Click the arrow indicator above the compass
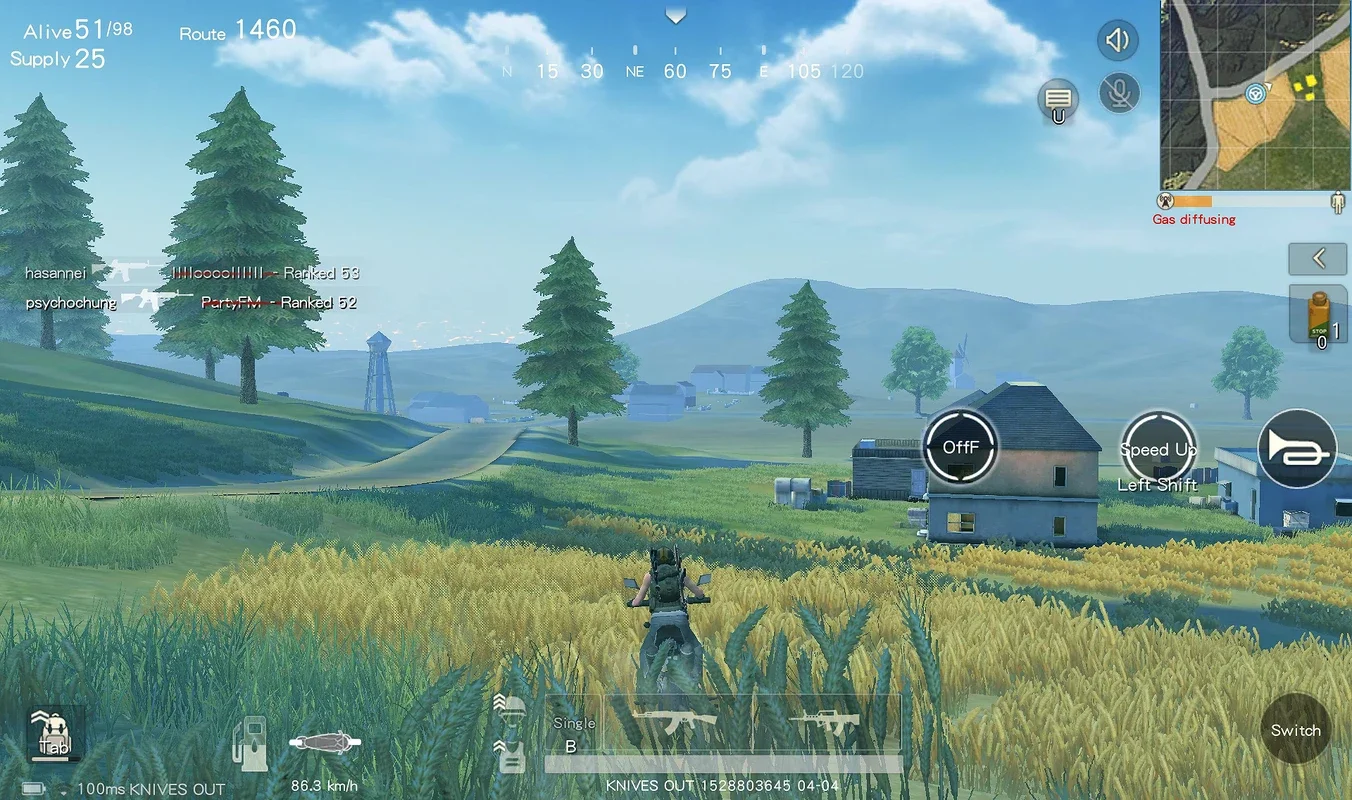 point(676,15)
